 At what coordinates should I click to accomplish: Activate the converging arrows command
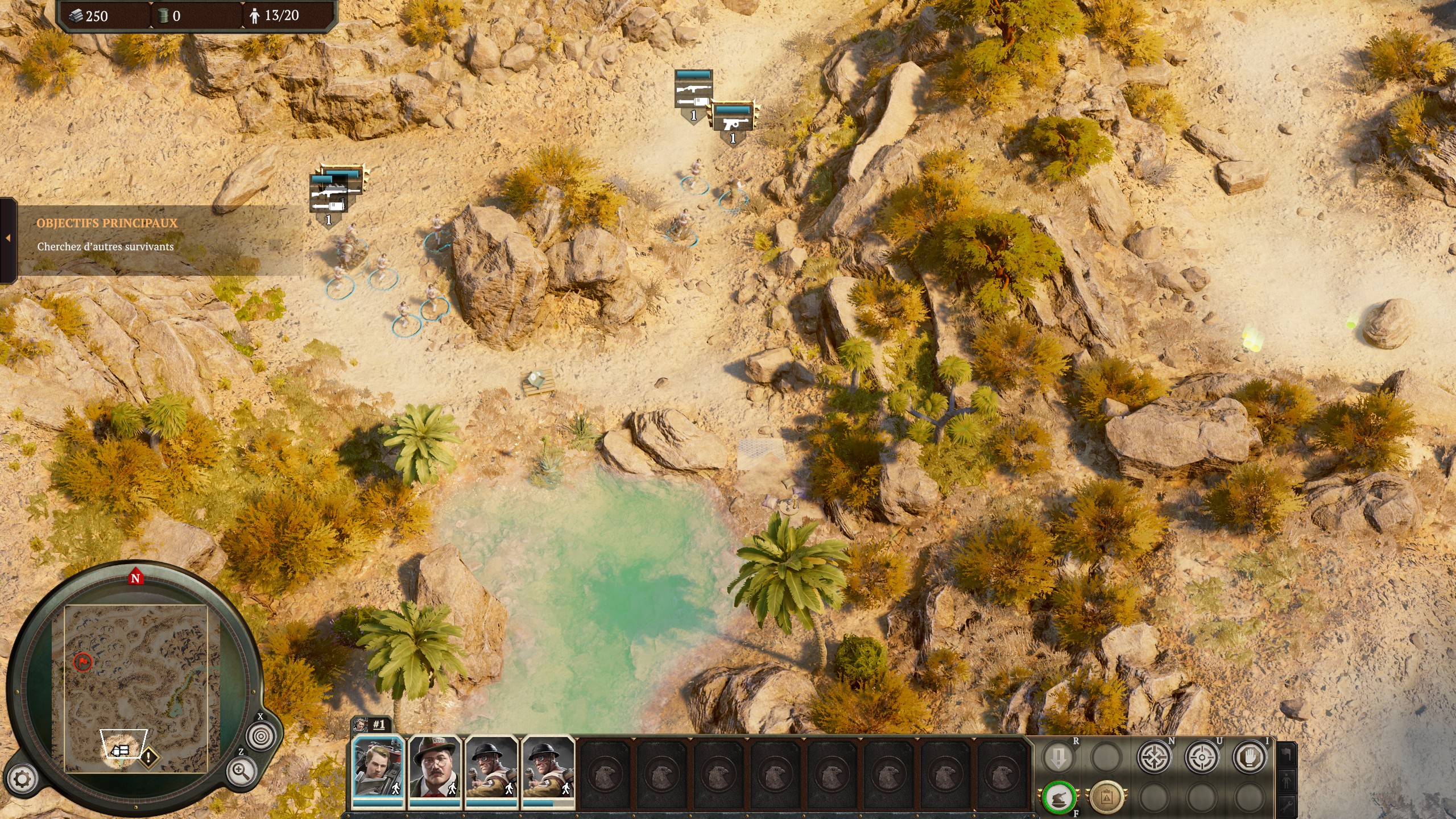click(x=1155, y=757)
